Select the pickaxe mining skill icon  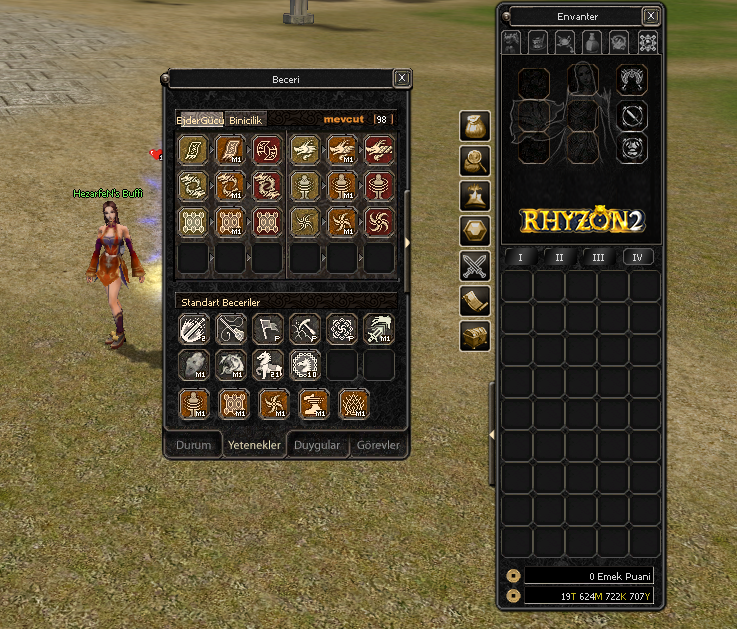click(305, 328)
